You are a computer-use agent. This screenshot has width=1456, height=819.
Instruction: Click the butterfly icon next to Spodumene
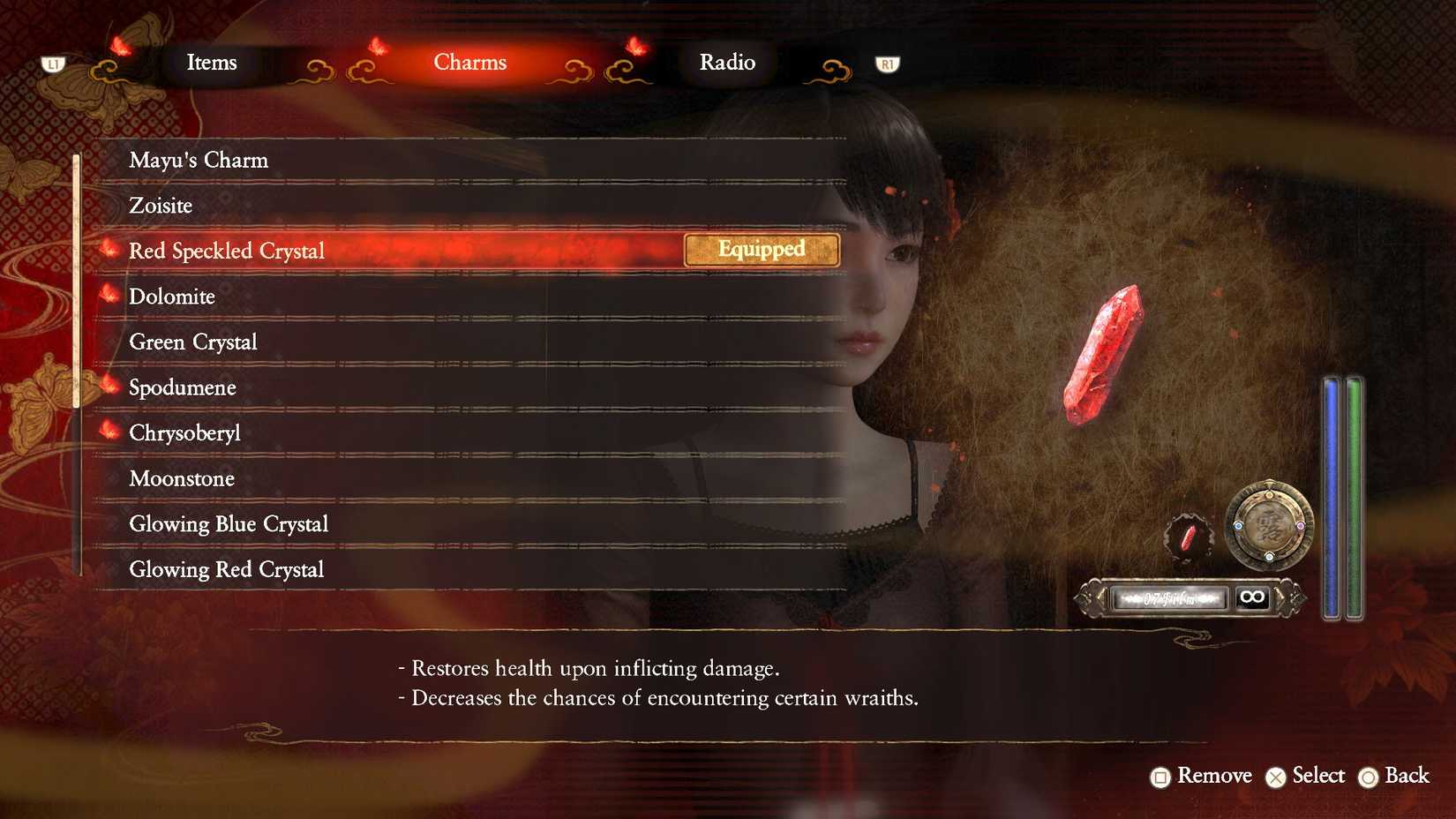(x=109, y=384)
